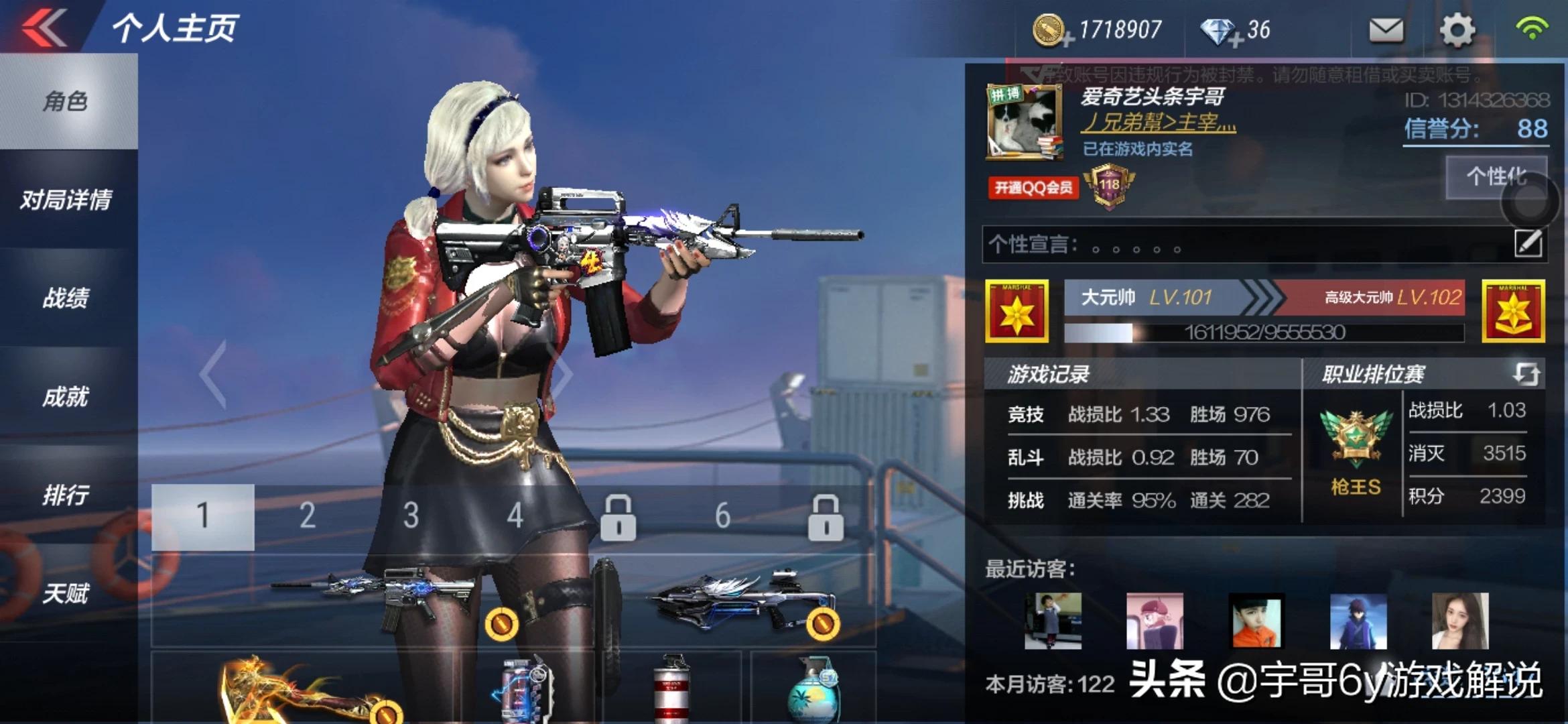Open the 战绩 tab
1568x724 pixels.
66,298
